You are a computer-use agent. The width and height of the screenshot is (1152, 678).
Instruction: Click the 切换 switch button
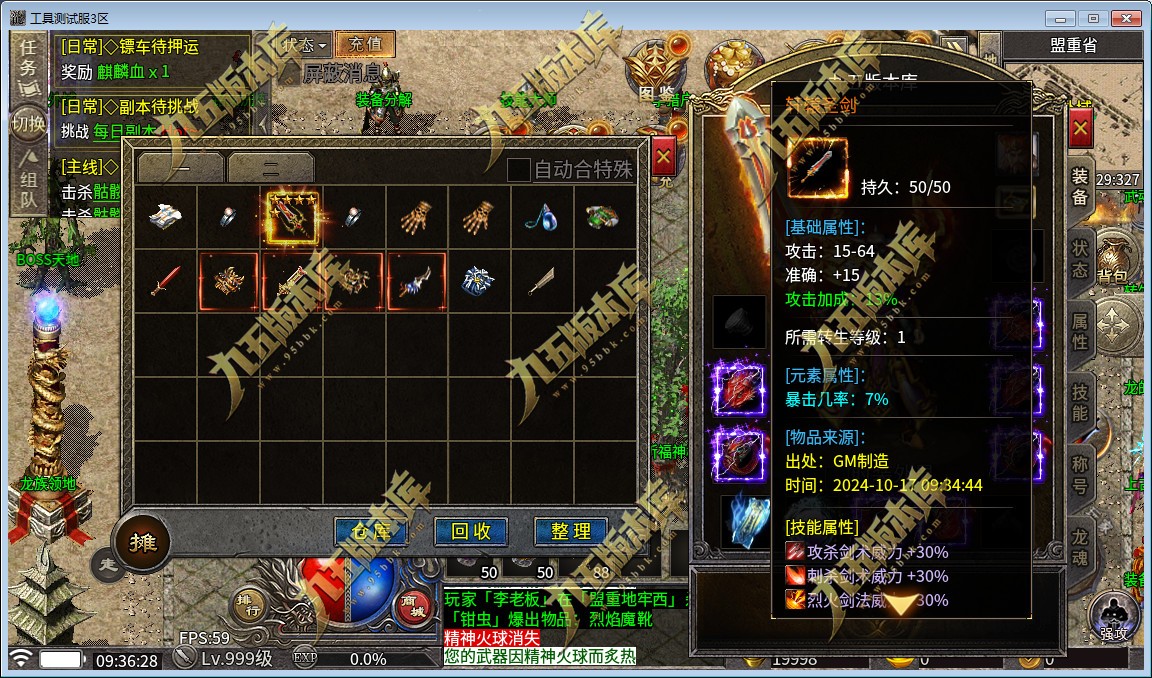29,124
